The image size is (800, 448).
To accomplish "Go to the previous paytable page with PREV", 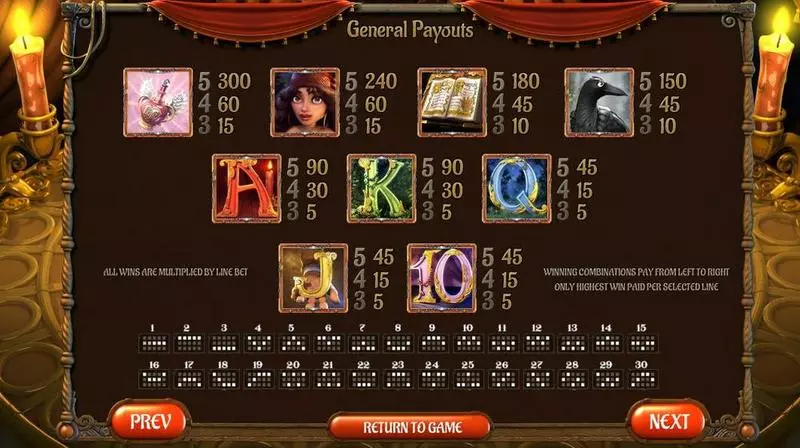I will point(148,421).
